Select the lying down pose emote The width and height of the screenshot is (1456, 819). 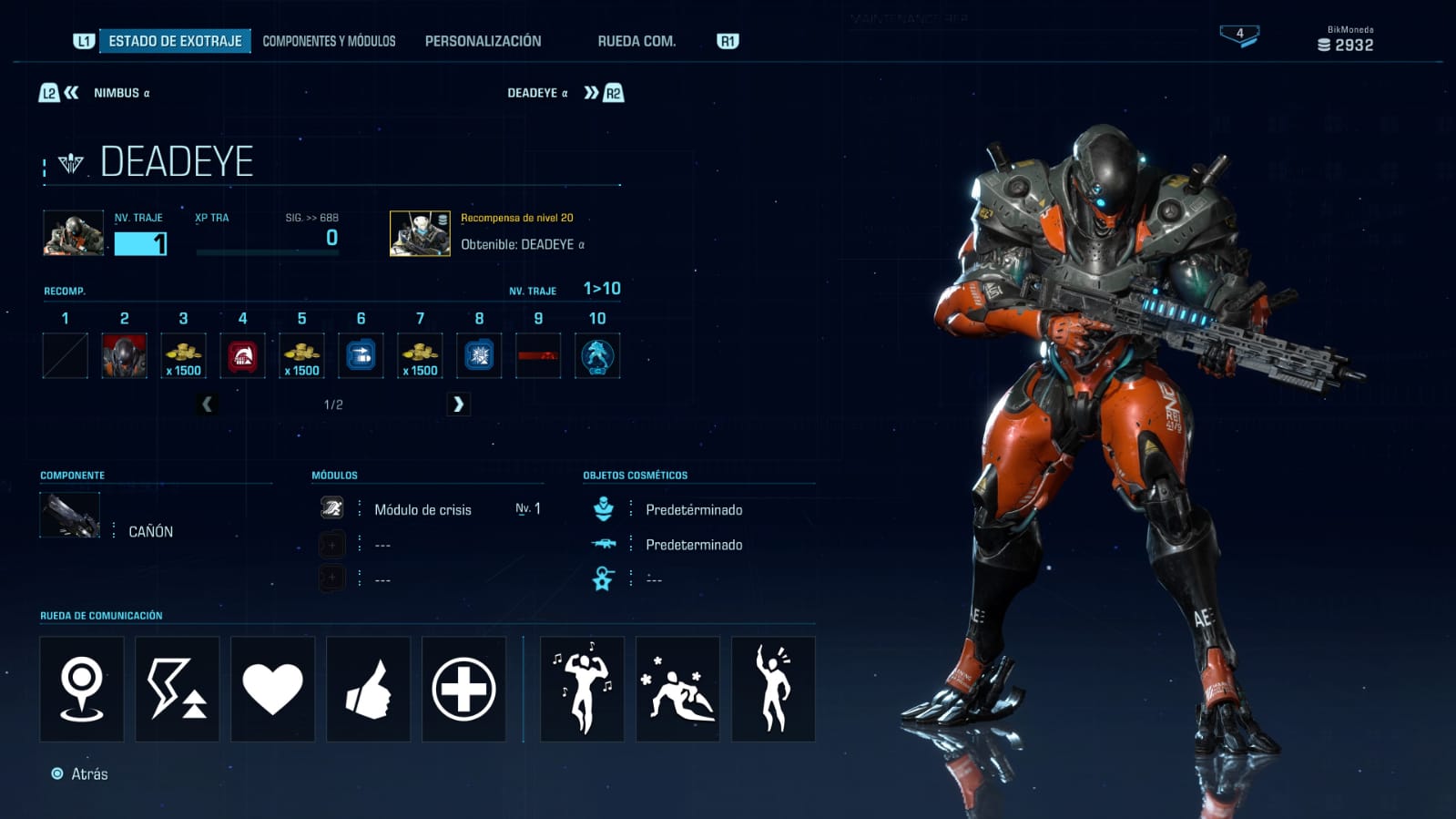tap(677, 689)
